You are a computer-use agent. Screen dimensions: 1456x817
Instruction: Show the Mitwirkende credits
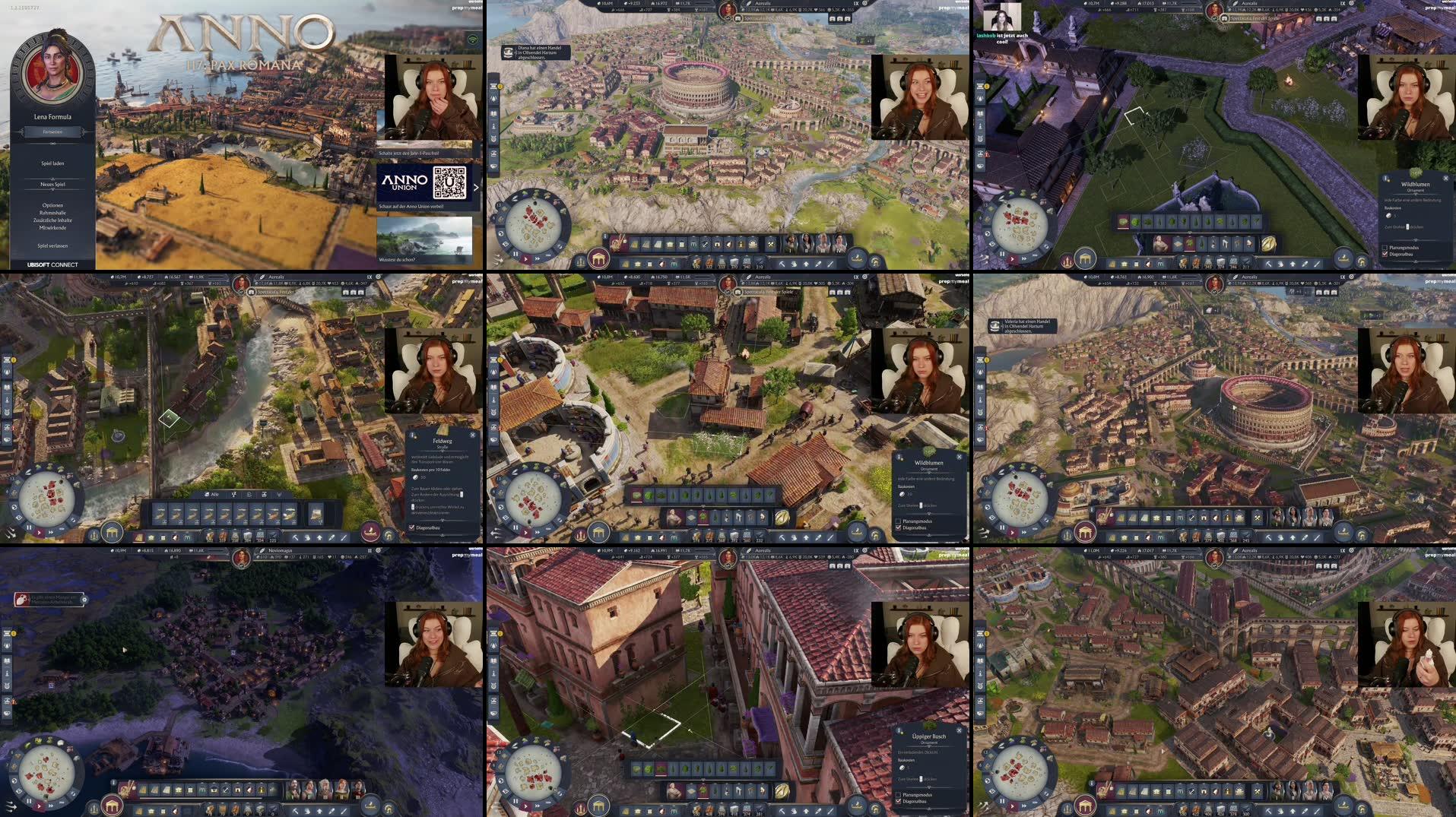click(52, 228)
